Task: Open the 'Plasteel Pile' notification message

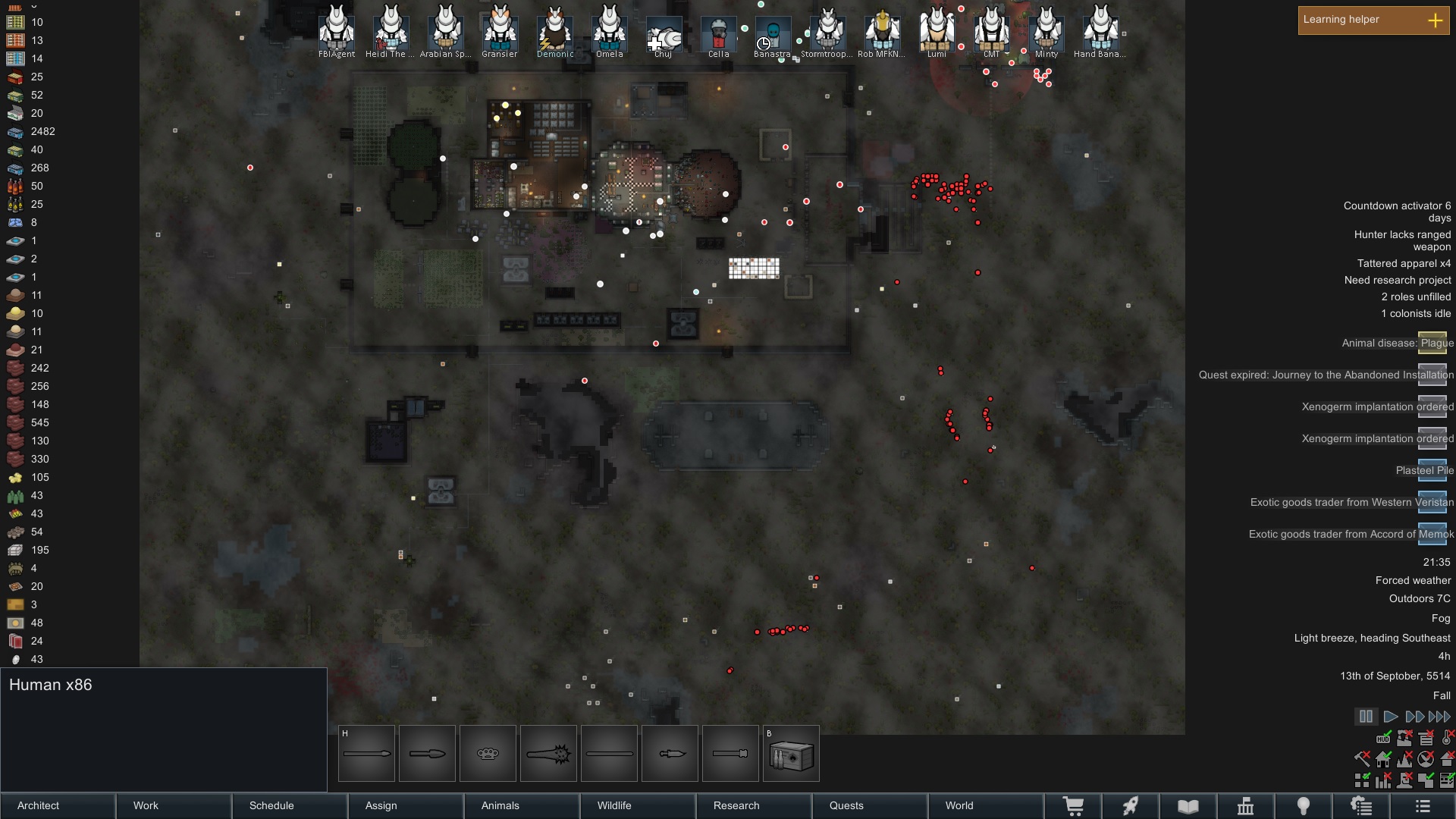Action: 1424,471
